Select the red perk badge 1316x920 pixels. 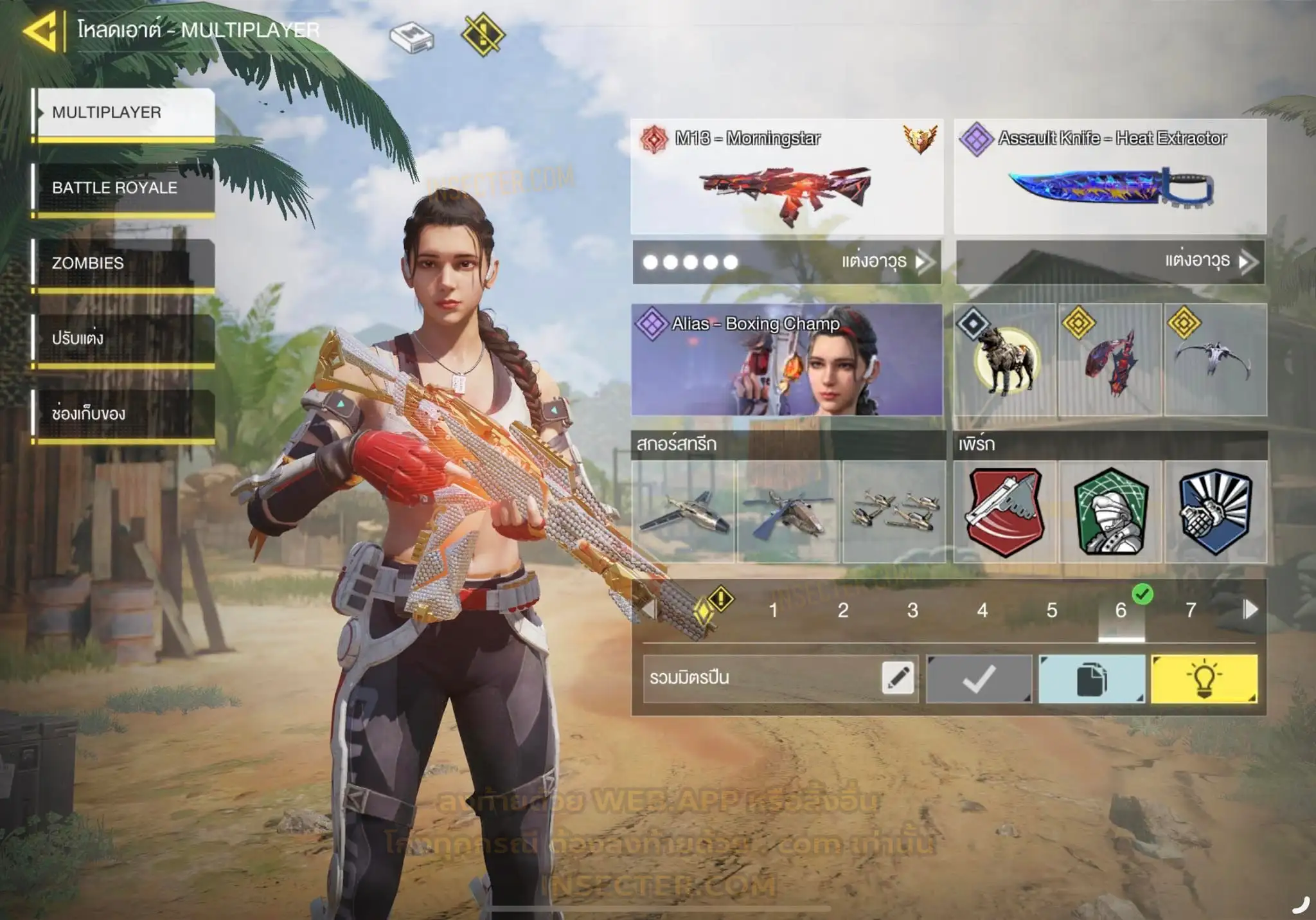point(1005,512)
